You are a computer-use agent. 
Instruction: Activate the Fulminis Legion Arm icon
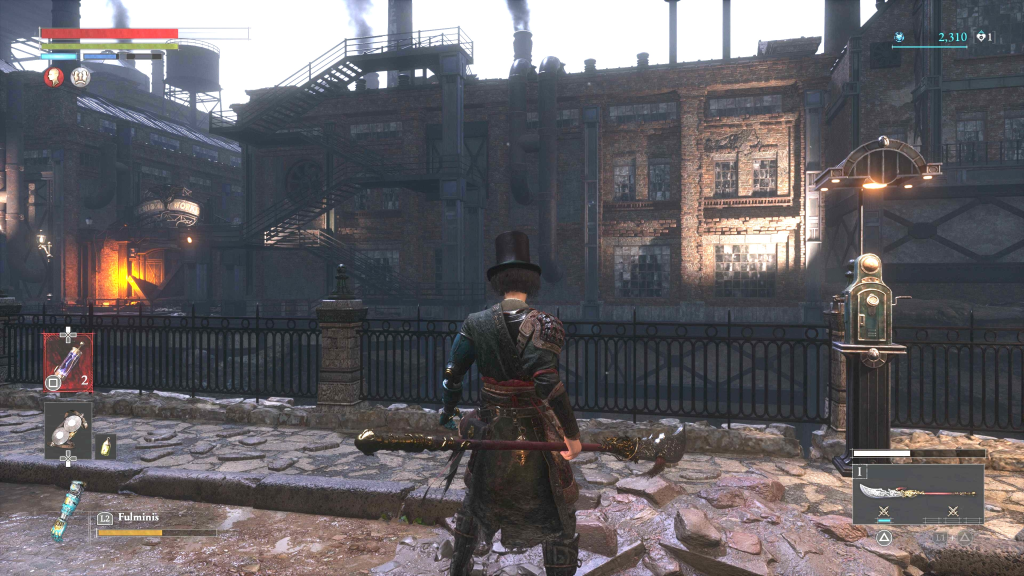(x=66, y=510)
